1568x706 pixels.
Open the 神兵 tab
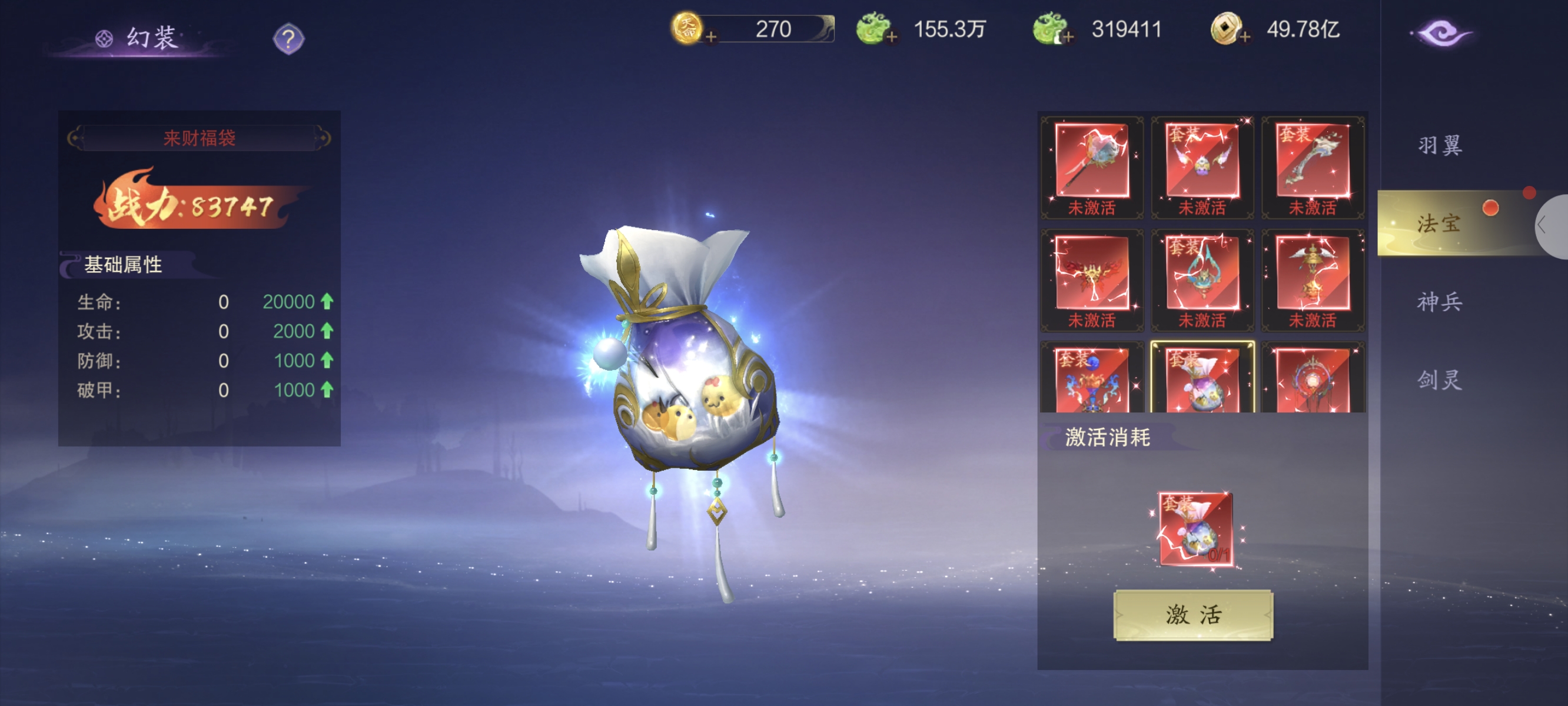click(1439, 302)
